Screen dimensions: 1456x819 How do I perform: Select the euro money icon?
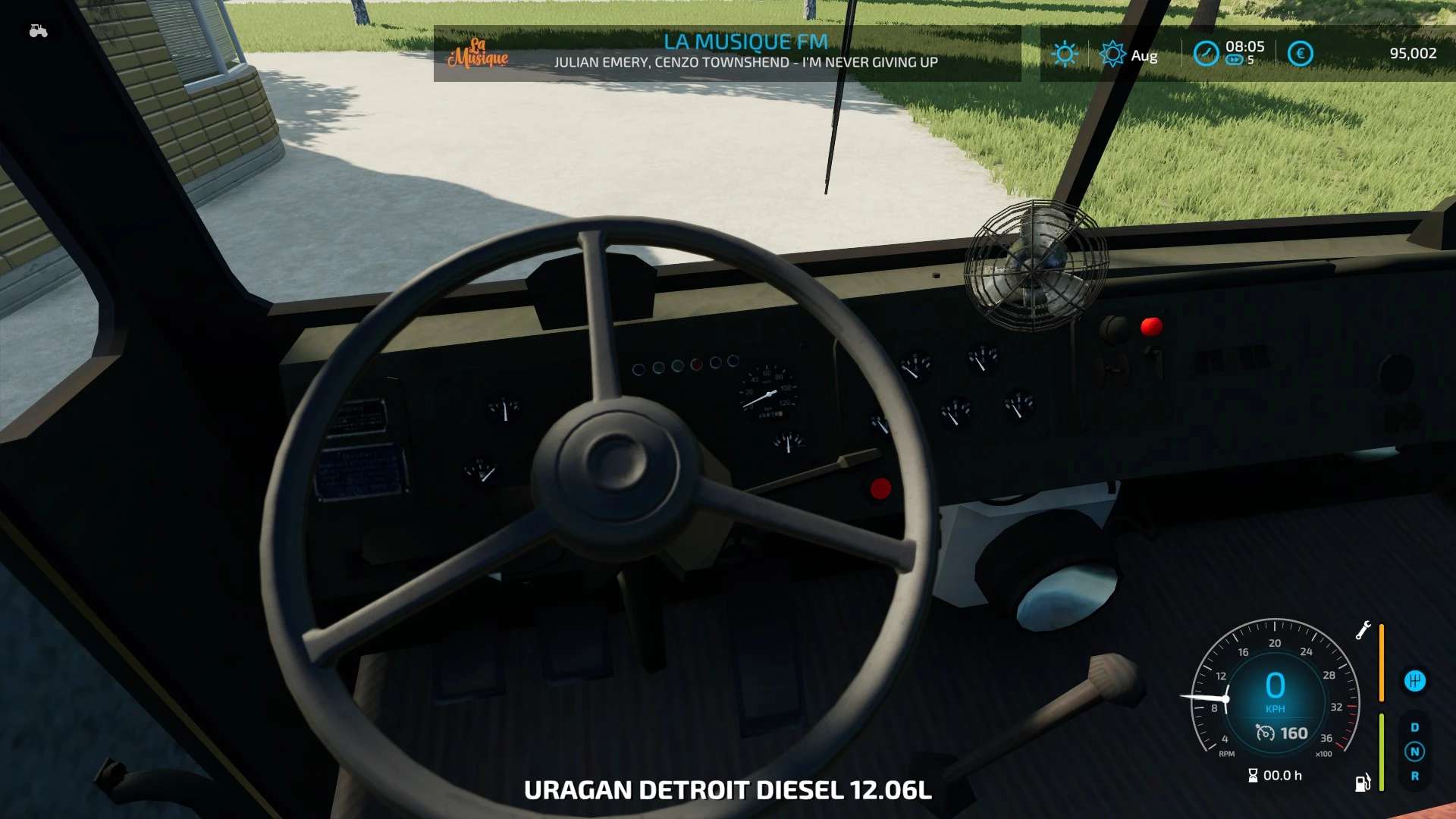[1300, 54]
